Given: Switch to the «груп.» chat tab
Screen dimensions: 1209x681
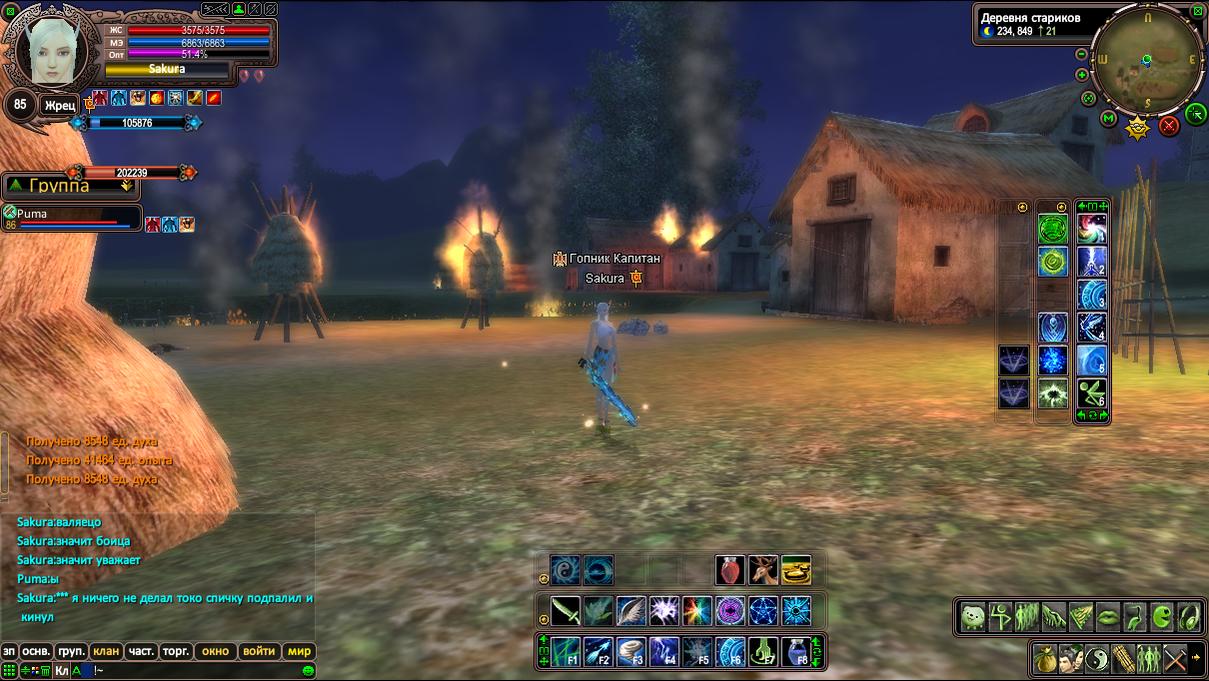Looking at the screenshot, I should (71, 651).
